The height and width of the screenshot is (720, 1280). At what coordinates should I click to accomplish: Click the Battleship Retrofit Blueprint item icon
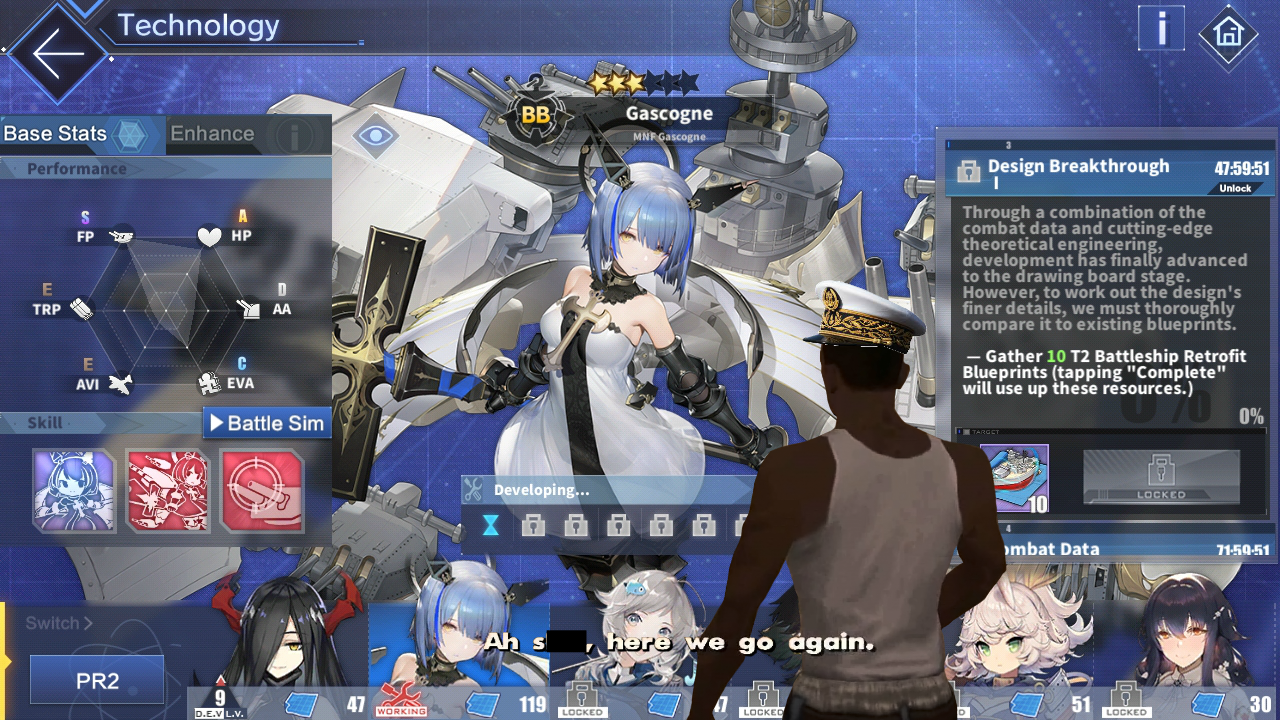[1014, 478]
